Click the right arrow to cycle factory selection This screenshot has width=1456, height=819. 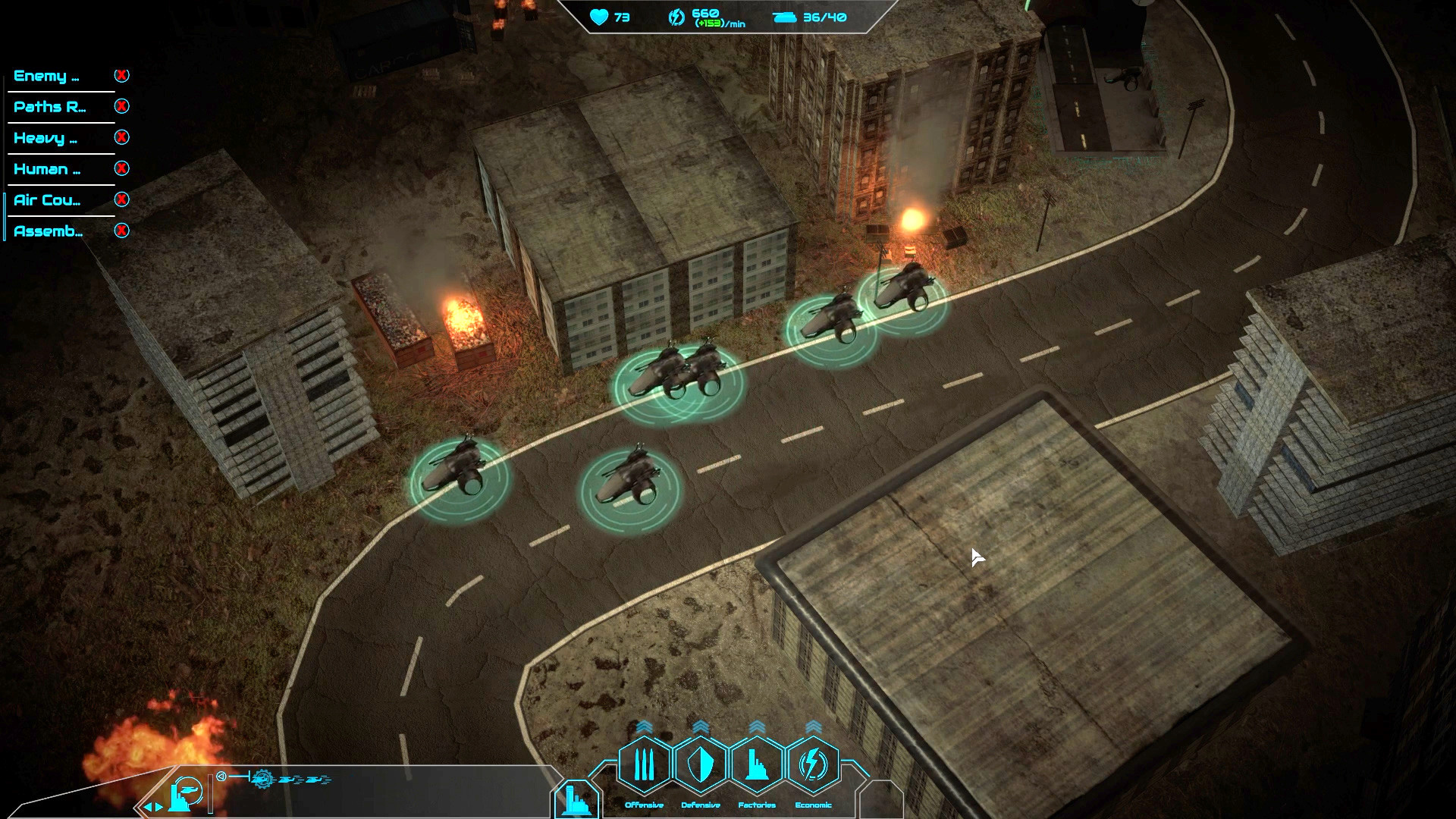tap(160, 808)
